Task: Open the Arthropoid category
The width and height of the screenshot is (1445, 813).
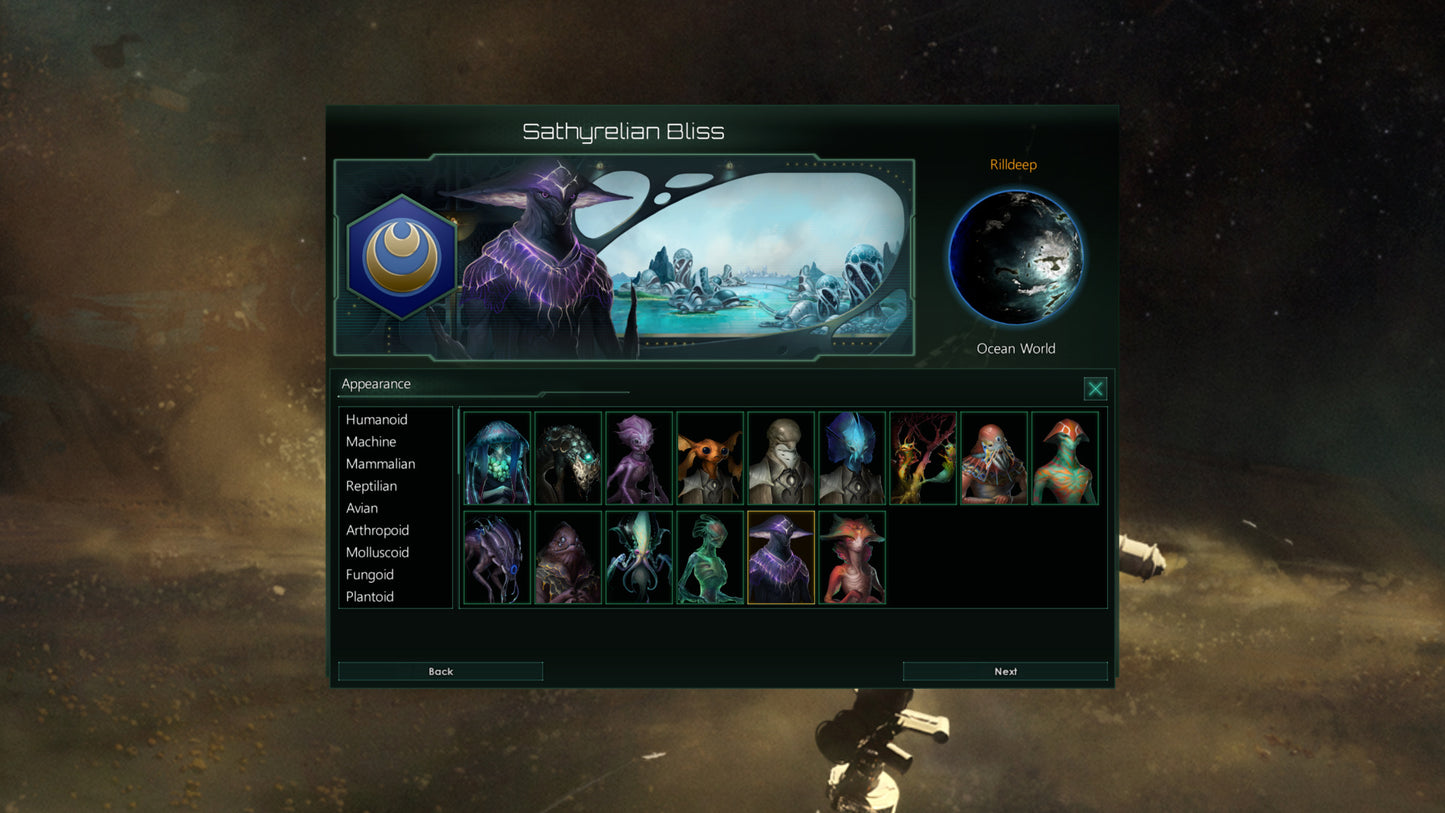Action: click(377, 530)
